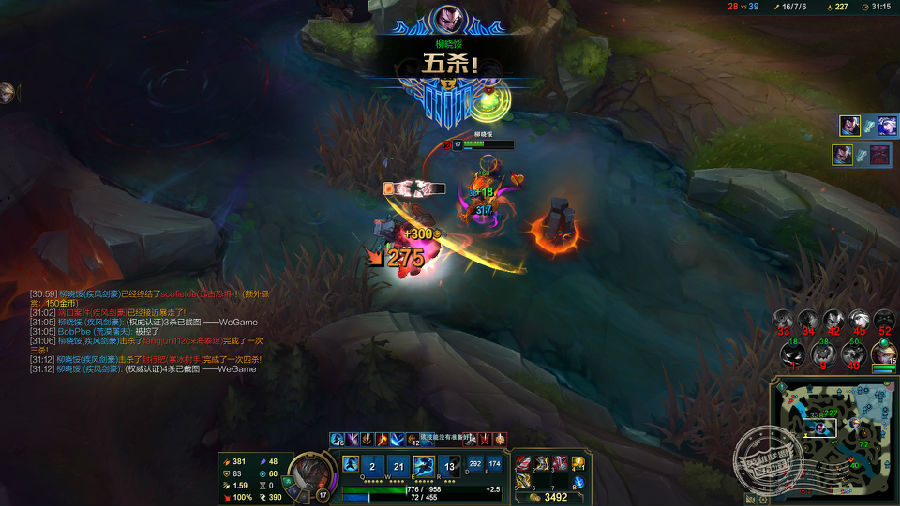This screenshot has width=900, height=506.
Task: Click the passive ability icon beside Q
Action: (350, 465)
